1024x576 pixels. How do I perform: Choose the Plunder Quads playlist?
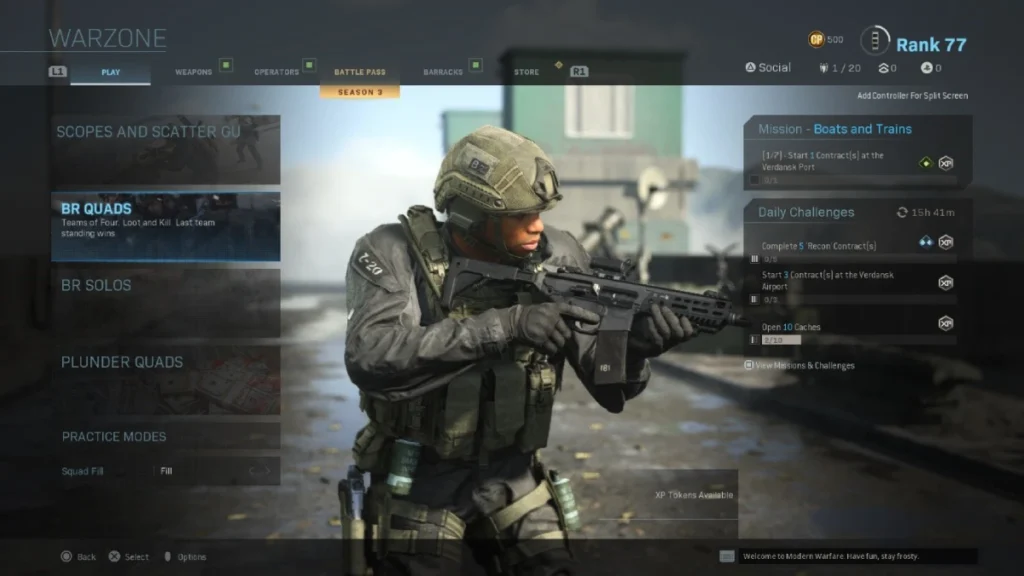pos(166,379)
